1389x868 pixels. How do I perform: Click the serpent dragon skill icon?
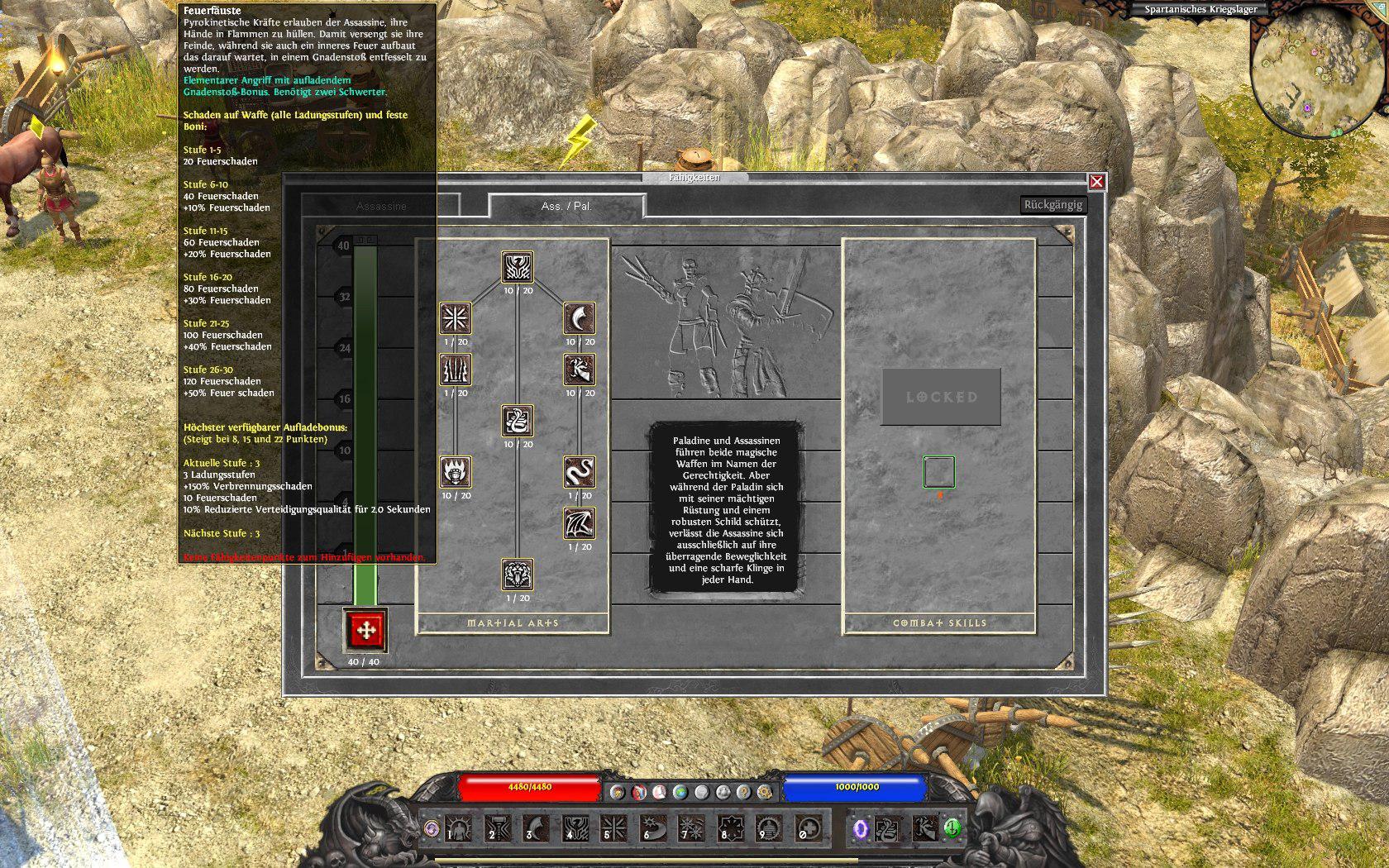pos(580,473)
